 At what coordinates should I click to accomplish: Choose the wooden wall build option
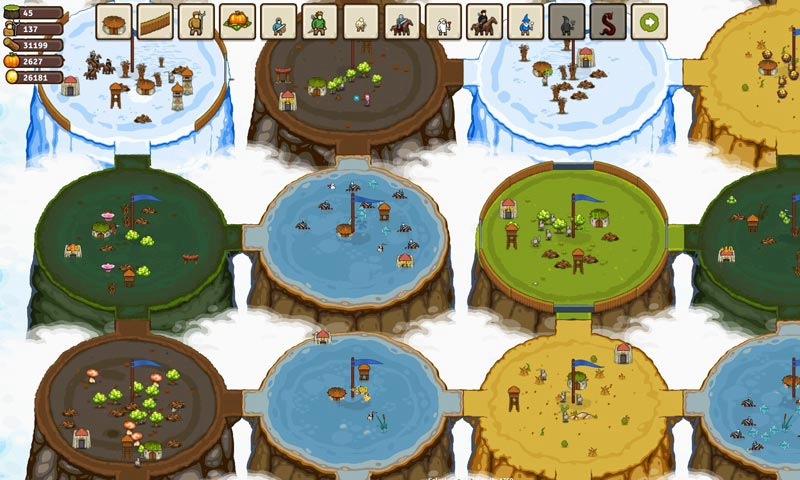[155, 21]
